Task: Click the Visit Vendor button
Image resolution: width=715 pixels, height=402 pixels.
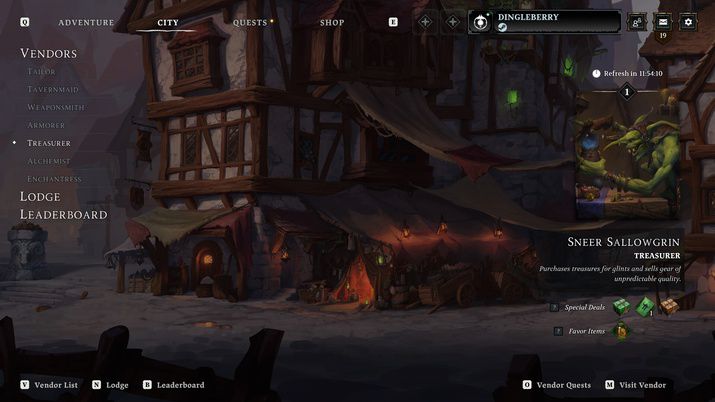Action: tap(636, 385)
